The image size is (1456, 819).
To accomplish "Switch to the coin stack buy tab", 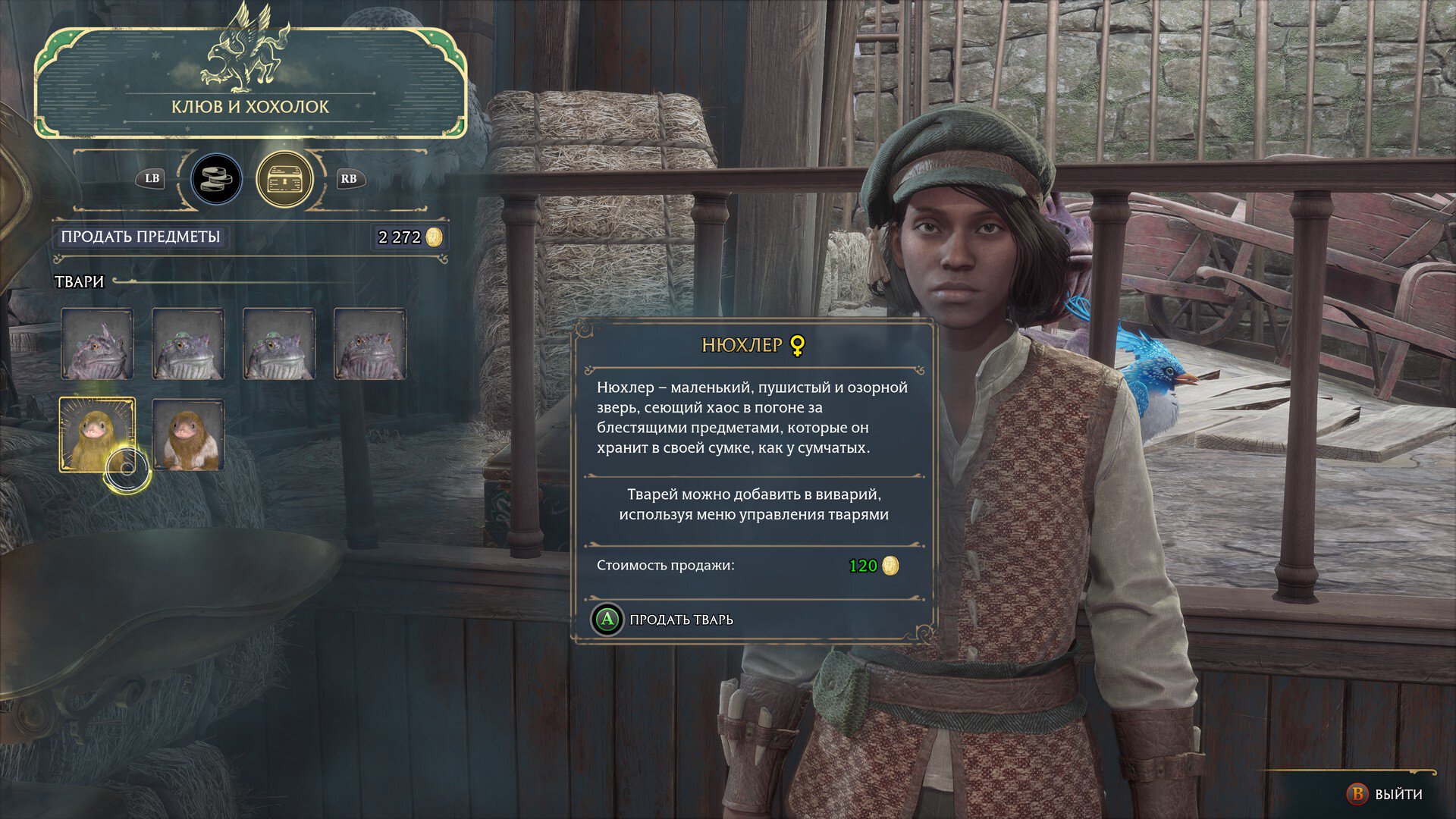I will [x=216, y=180].
